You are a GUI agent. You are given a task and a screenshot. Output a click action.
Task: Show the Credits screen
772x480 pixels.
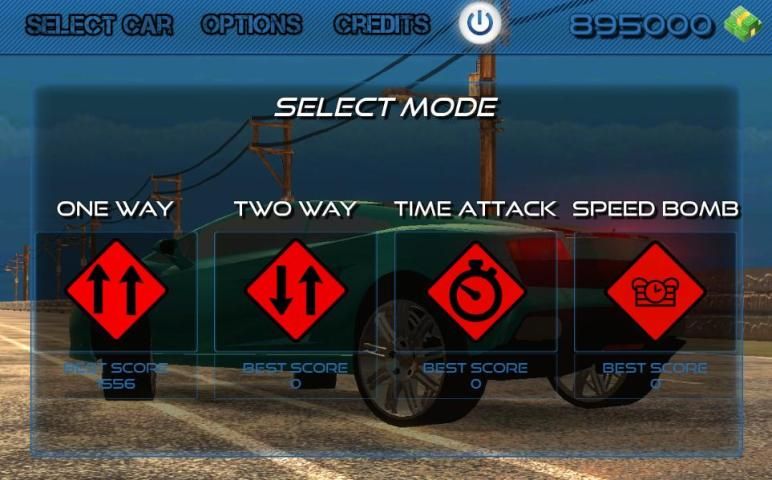tap(382, 25)
